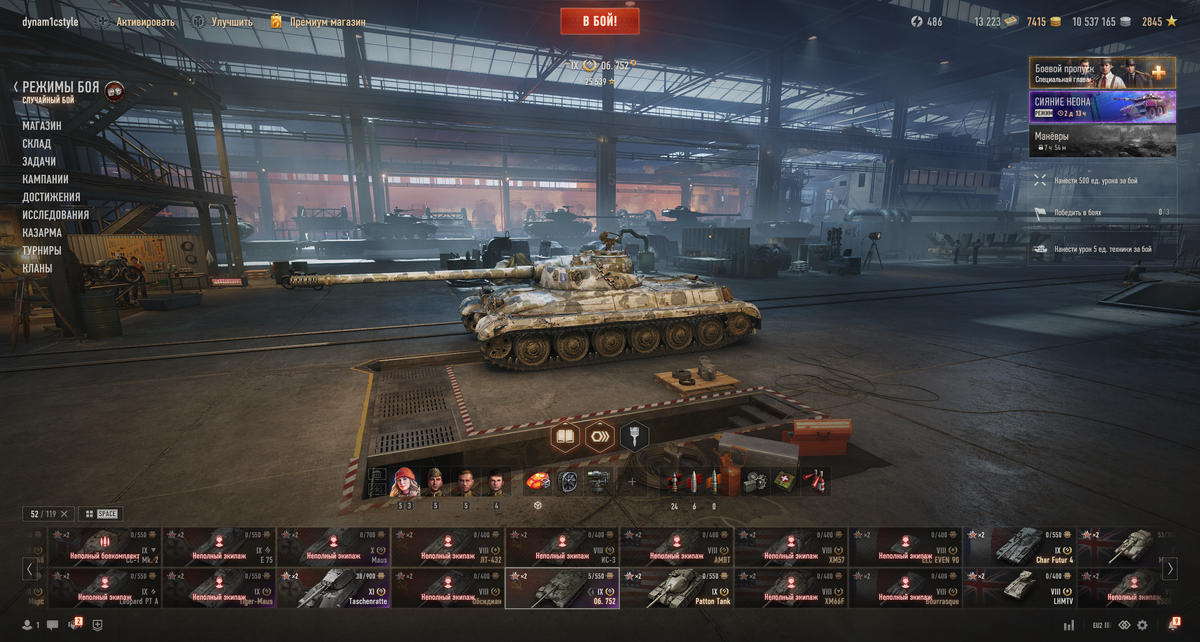This screenshot has height=642, width=1200.
Task: Open the Манёвры mode banner
Action: point(1088,141)
